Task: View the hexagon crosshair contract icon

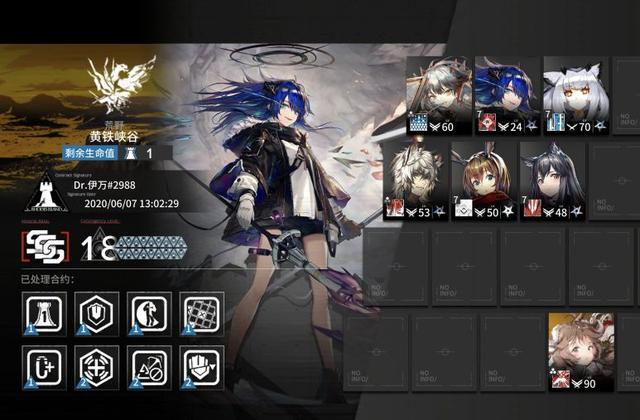Action: [97, 367]
